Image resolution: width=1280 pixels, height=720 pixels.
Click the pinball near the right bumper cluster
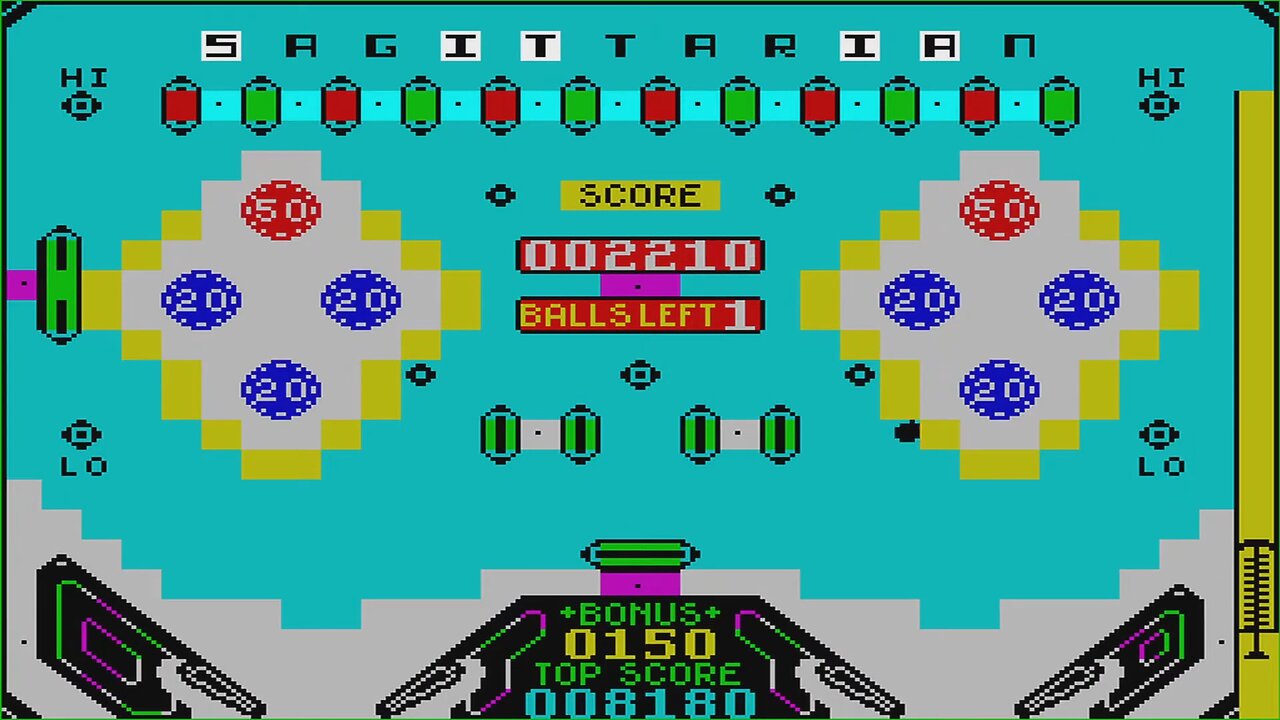tap(908, 429)
